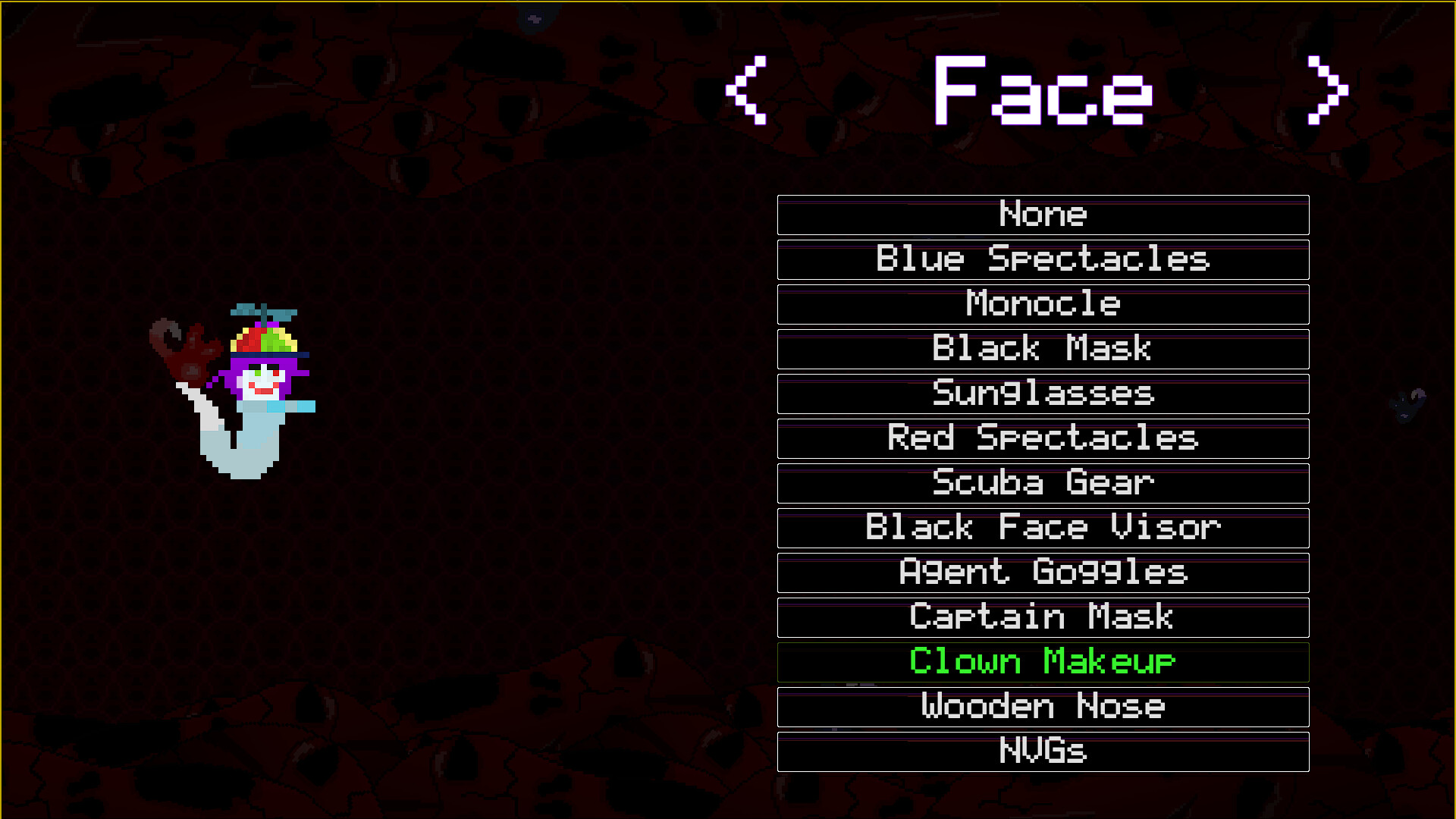Equip the Agent Goggles

(x=1042, y=573)
